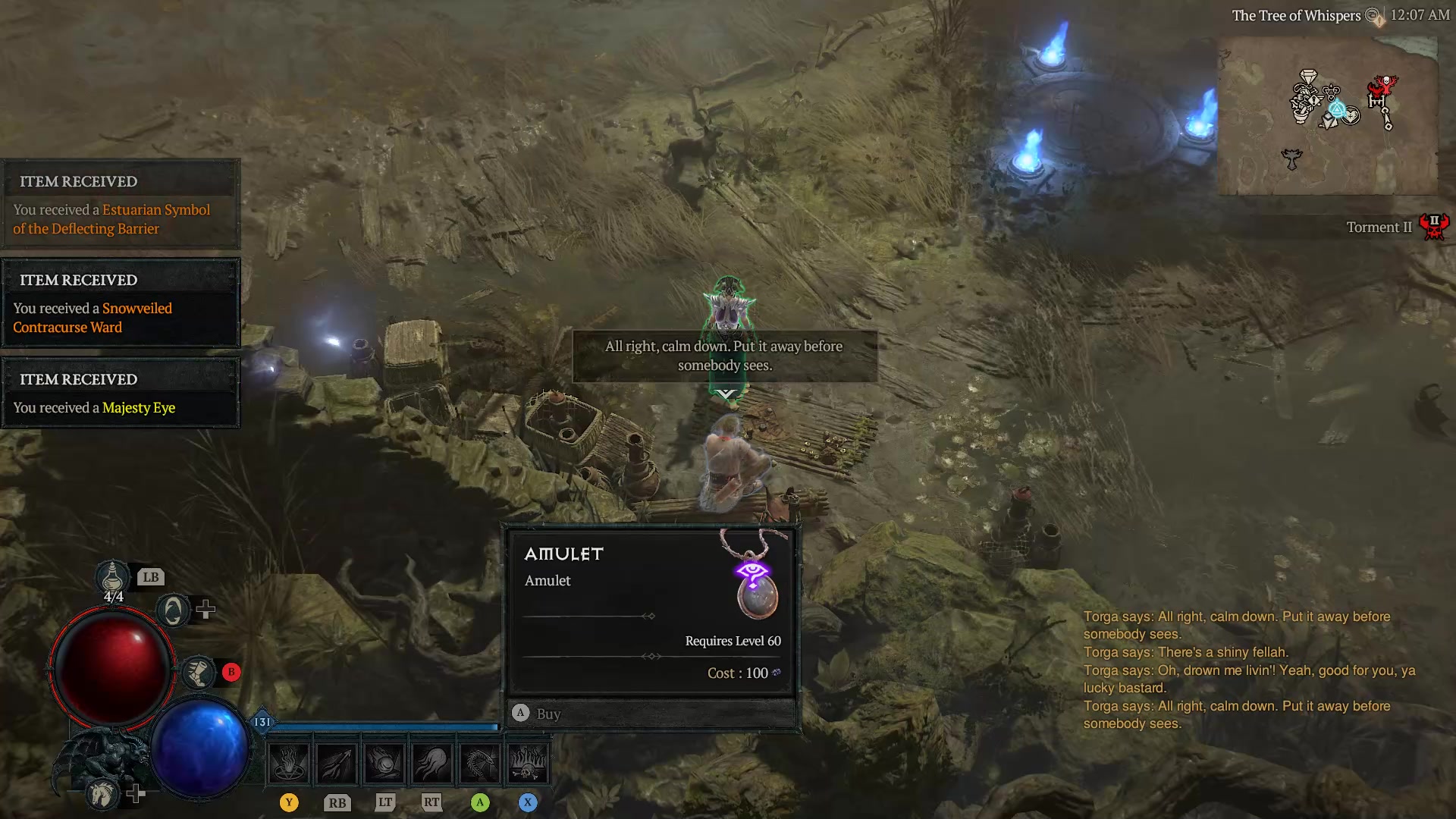Screen dimensions: 1456x819
Task: Click the health potion icon showing 4/4
Action: (112, 578)
